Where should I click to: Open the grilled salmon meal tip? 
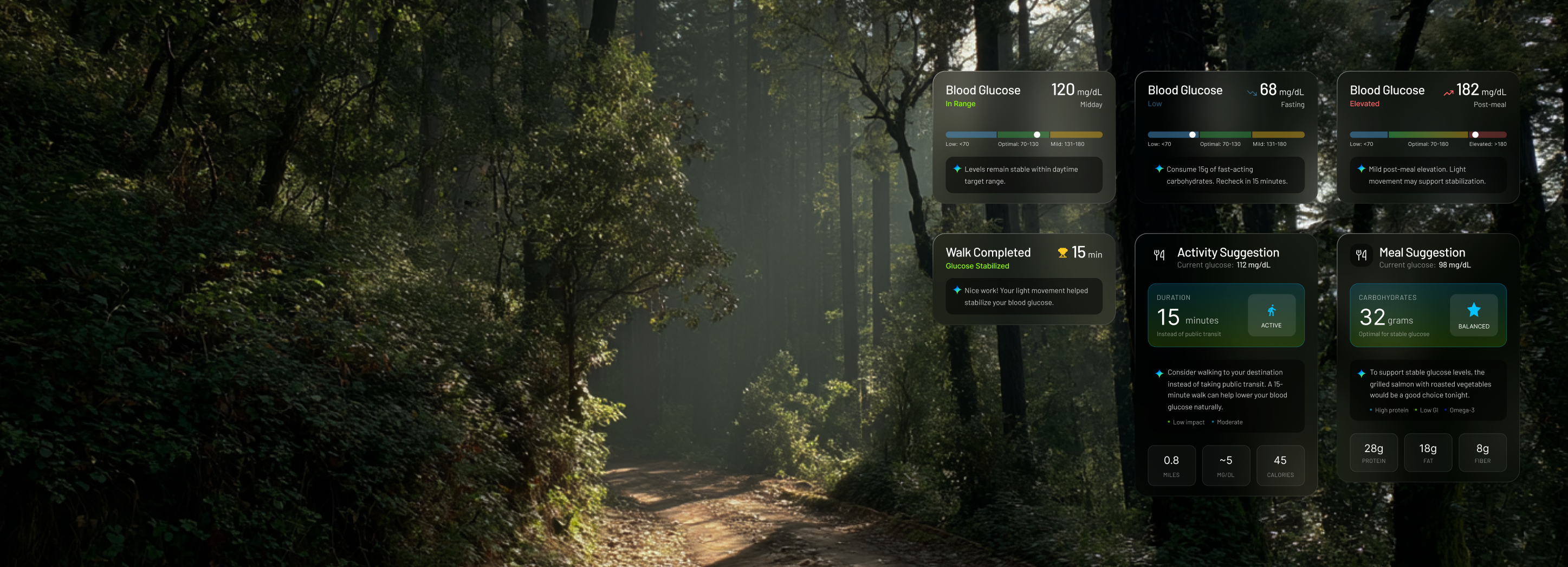[1427, 390]
